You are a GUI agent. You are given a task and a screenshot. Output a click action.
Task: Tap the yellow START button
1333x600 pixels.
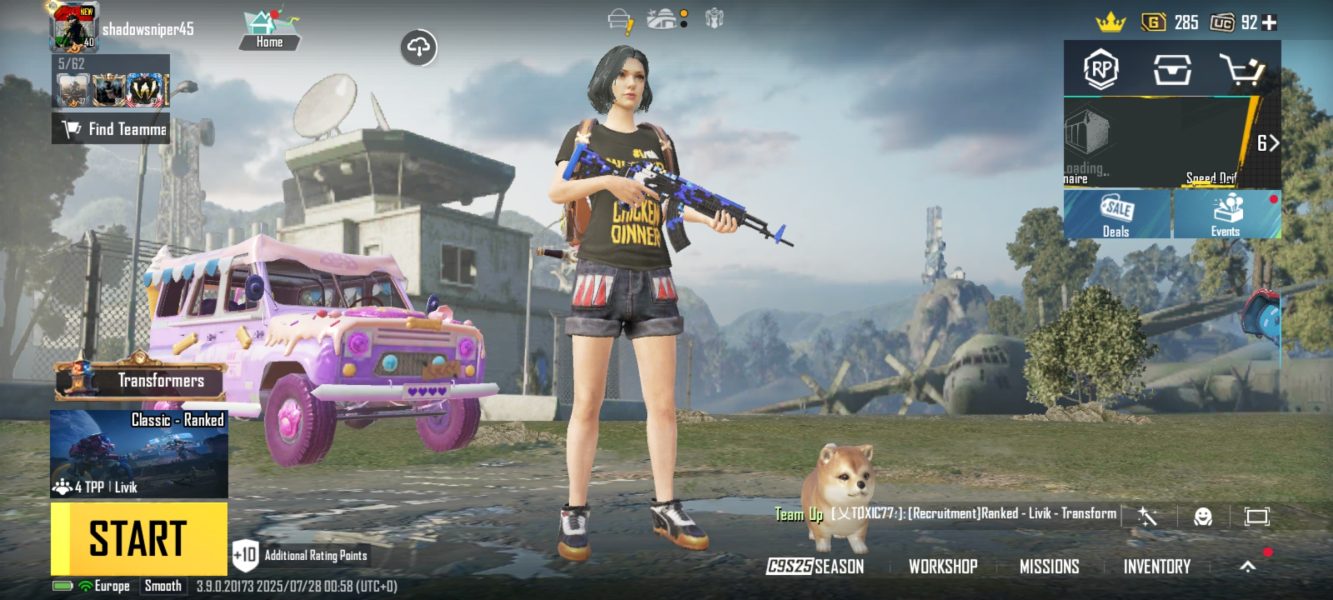(139, 538)
